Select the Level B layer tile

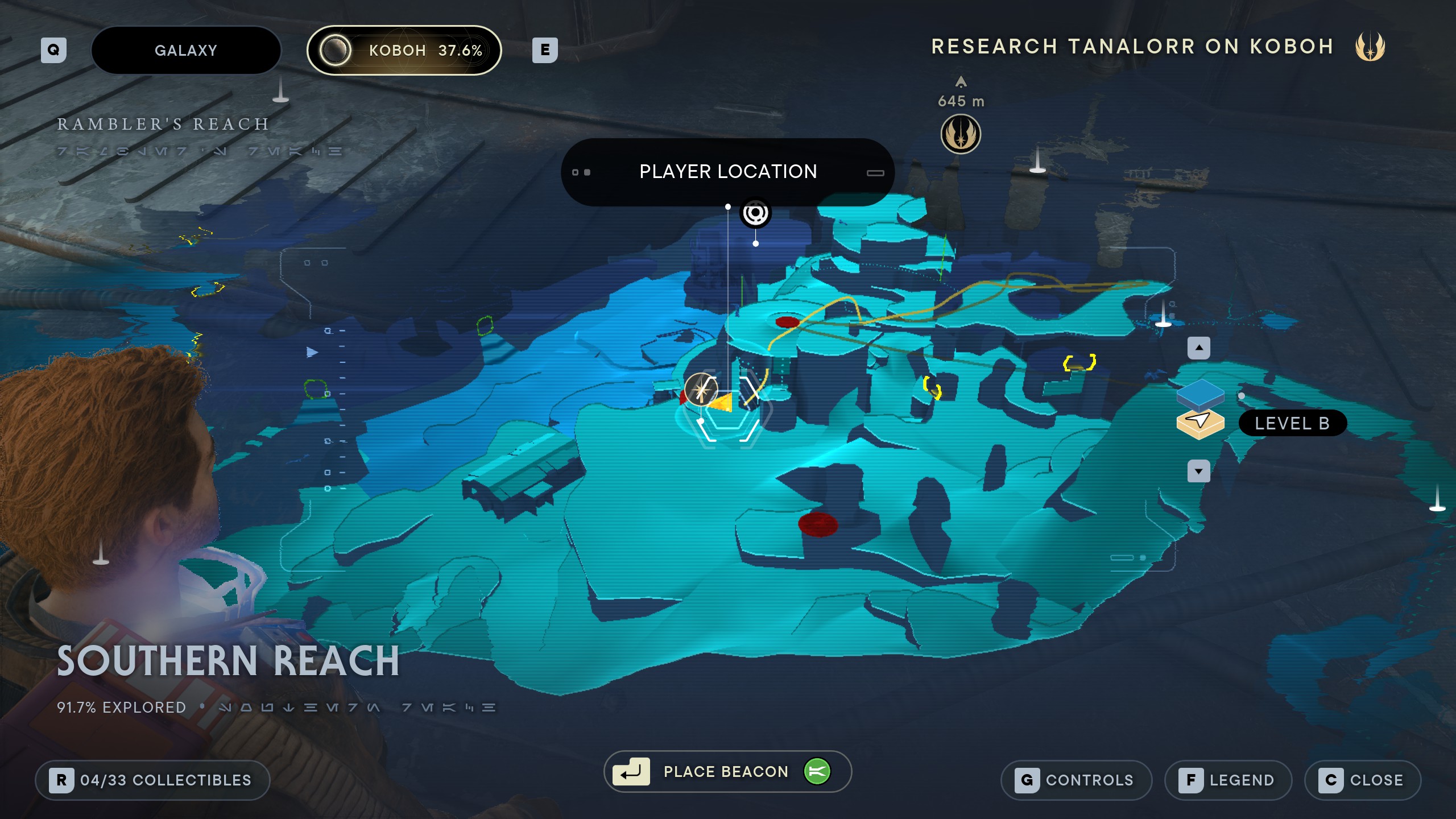pyautogui.click(x=1200, y=423)
